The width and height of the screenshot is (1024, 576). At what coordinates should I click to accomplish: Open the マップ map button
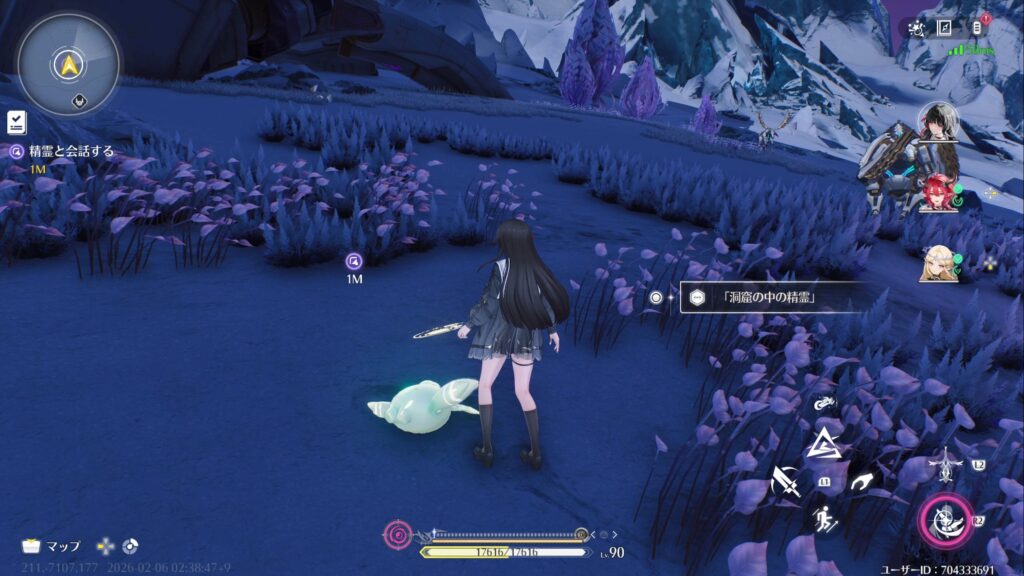coord(51,546)
